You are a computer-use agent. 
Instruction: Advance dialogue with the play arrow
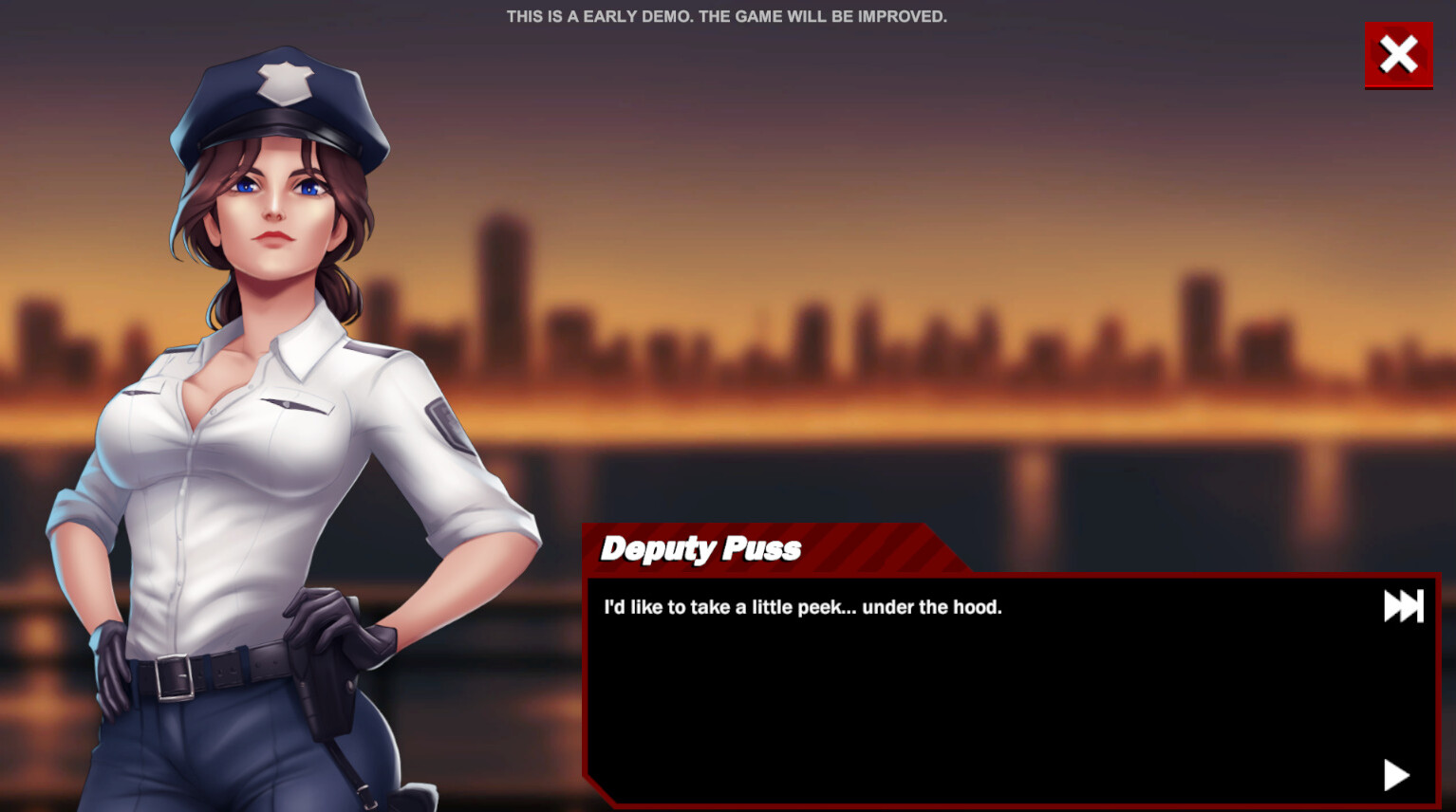click(1395, 775)
